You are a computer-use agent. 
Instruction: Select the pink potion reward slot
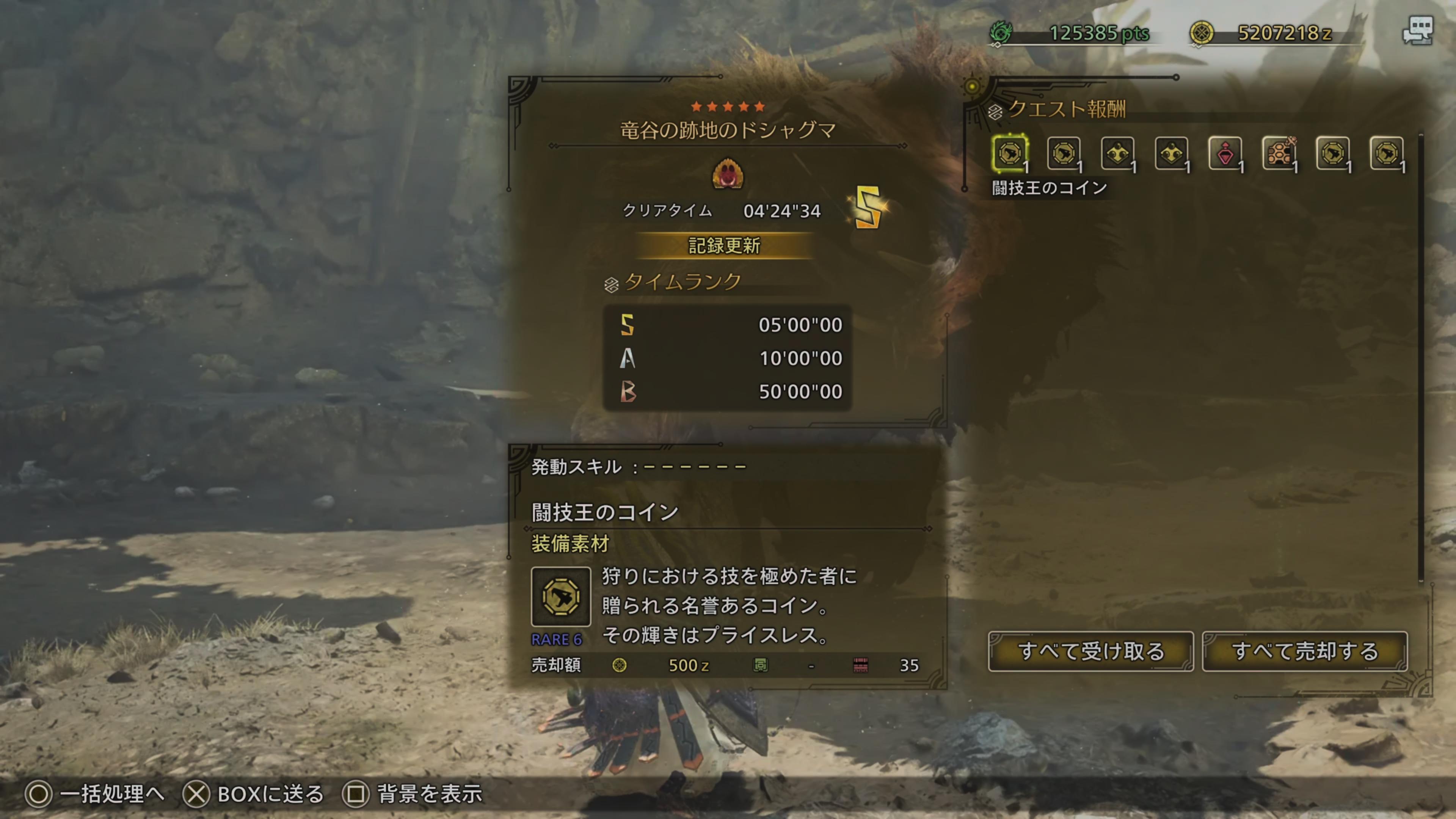tap(1225, 153)
